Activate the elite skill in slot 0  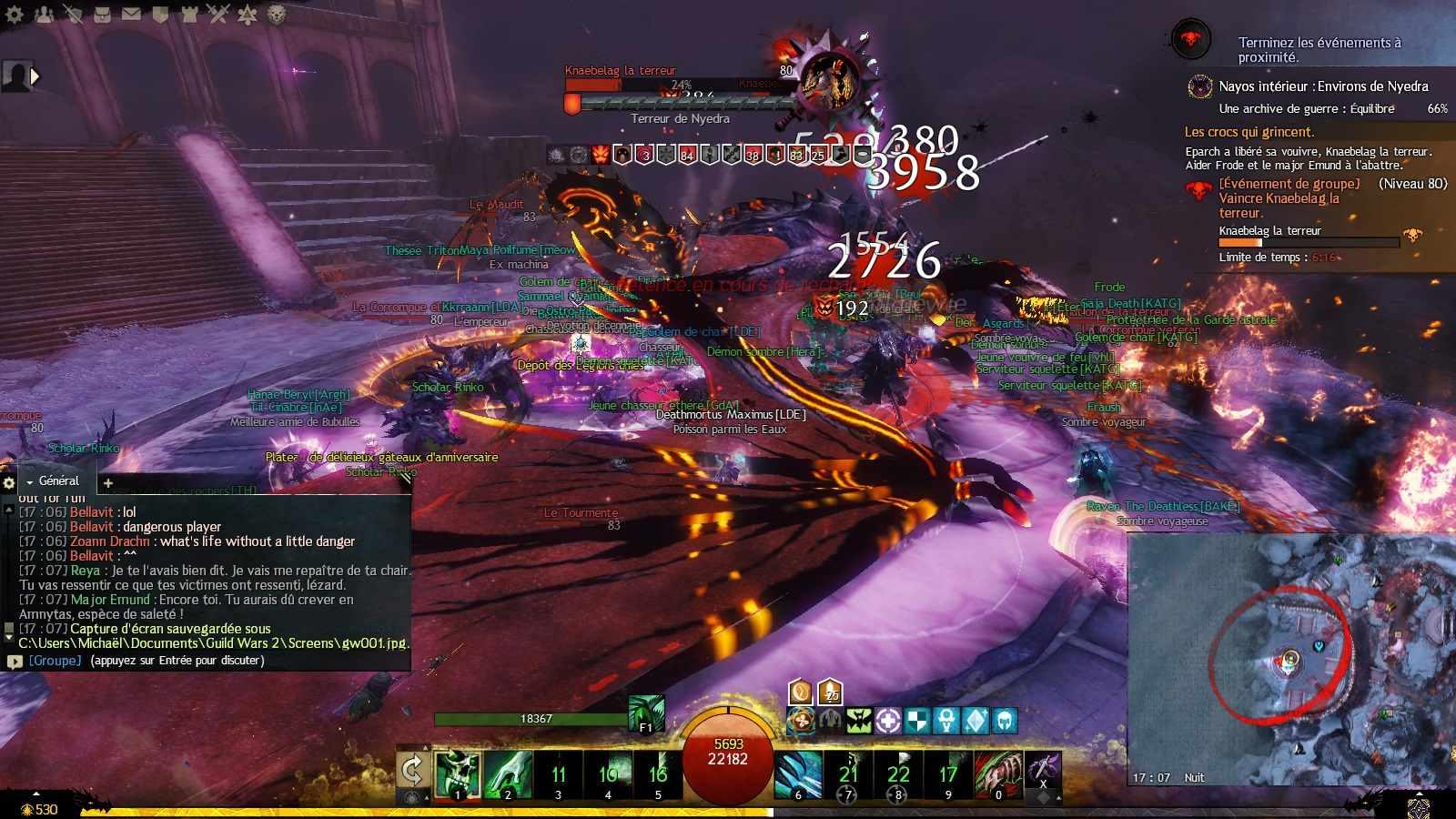998,773
